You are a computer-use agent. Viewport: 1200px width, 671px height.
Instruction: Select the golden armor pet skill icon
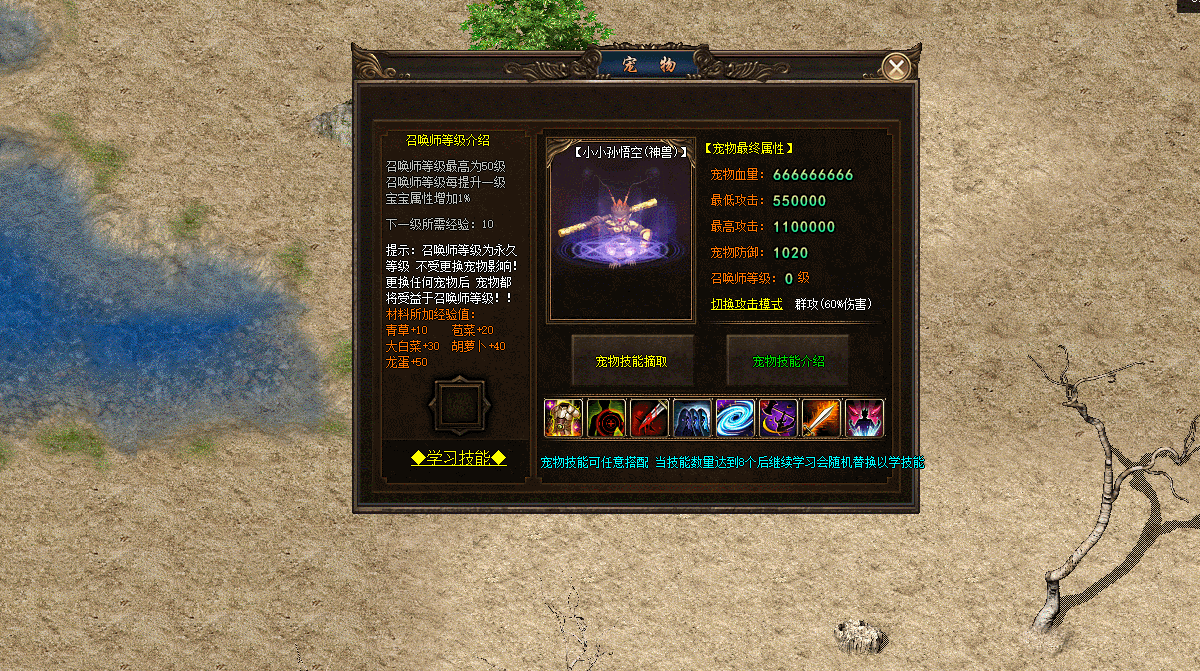click(x=563, y=418)
